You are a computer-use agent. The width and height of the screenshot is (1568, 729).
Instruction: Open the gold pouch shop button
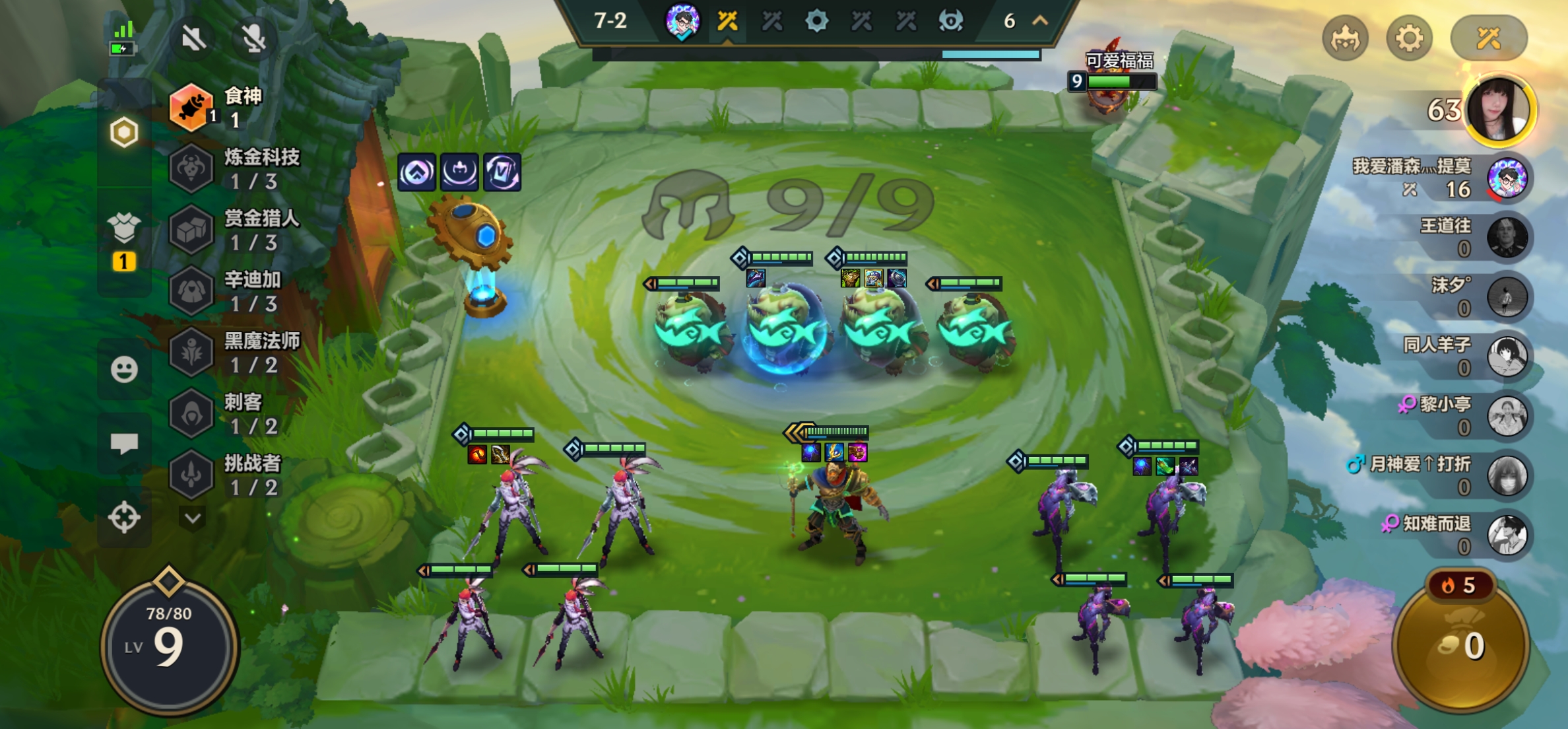click(1461, 644)
